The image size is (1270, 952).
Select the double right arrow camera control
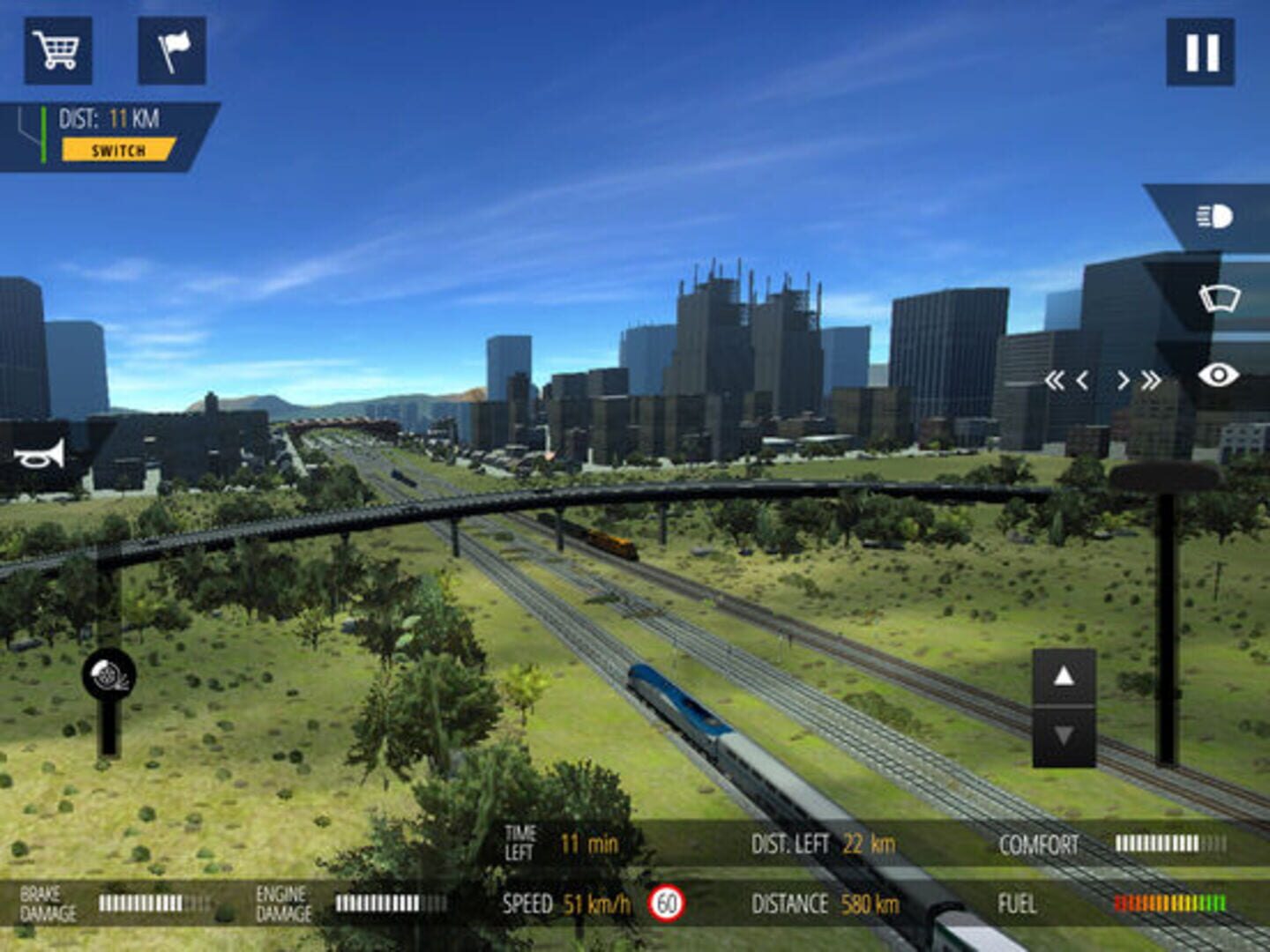(x=1151, y=381)
